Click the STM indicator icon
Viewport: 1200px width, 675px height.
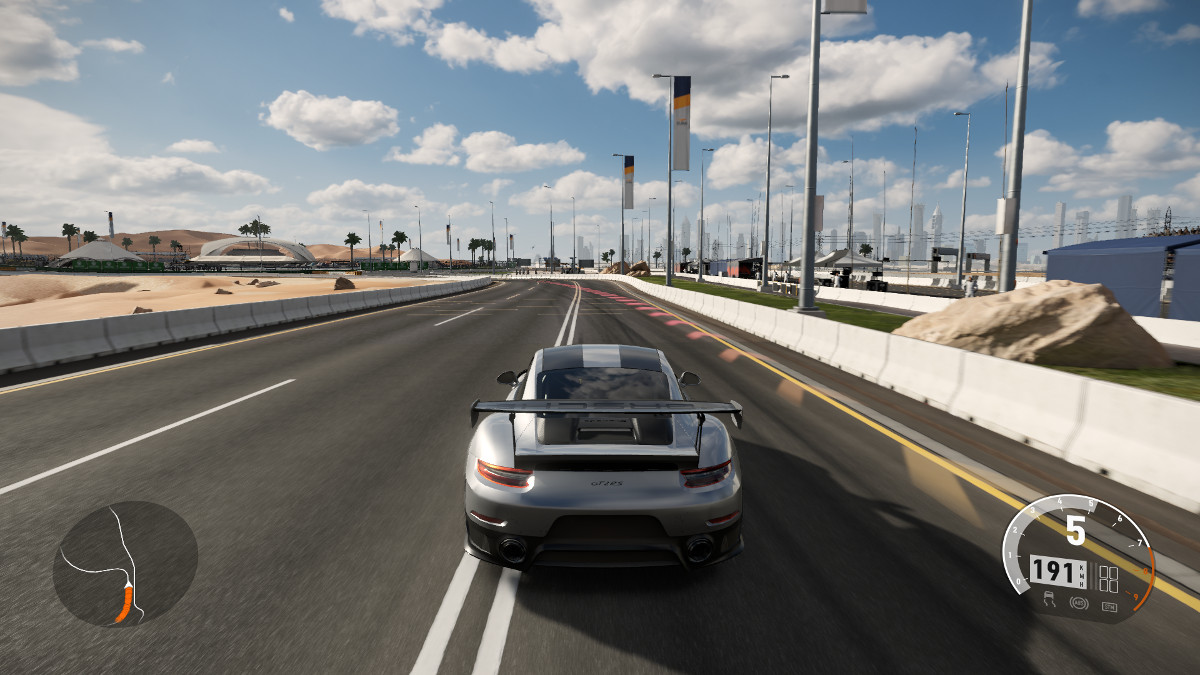click(1108, 605)
